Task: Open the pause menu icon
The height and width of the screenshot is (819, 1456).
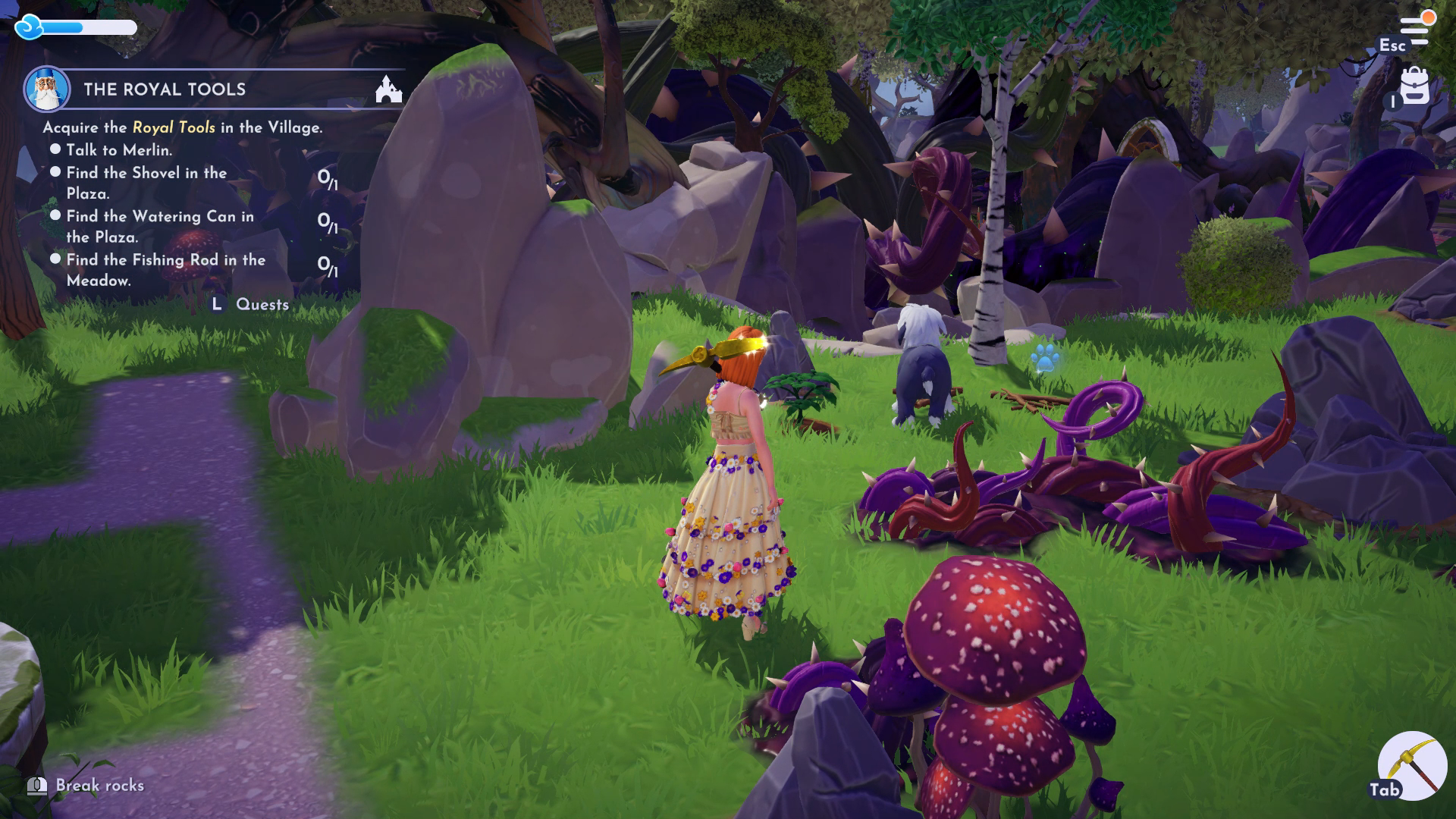Action: (1413, 29)
